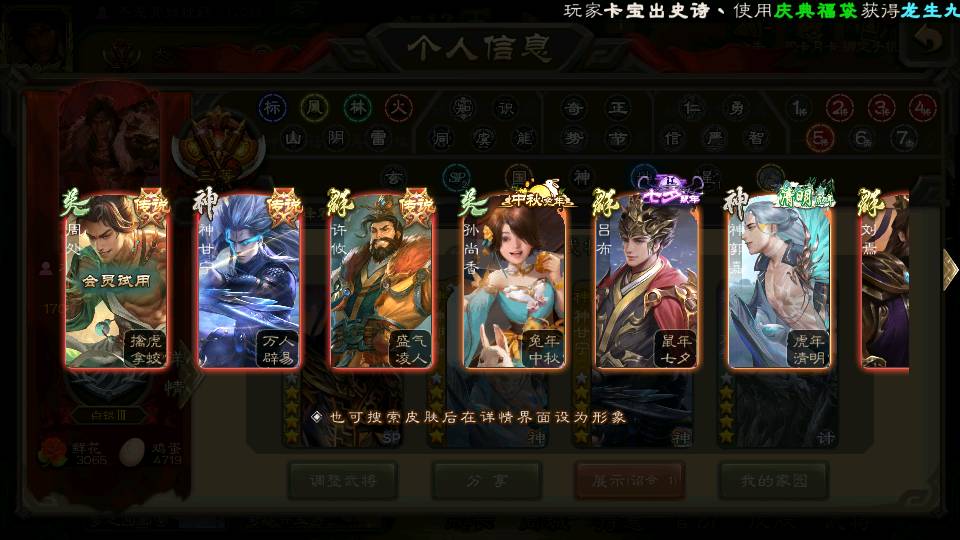Toggle the 风 package filter
This screenshot has height=540, width=960.
(x=315, y=107)
